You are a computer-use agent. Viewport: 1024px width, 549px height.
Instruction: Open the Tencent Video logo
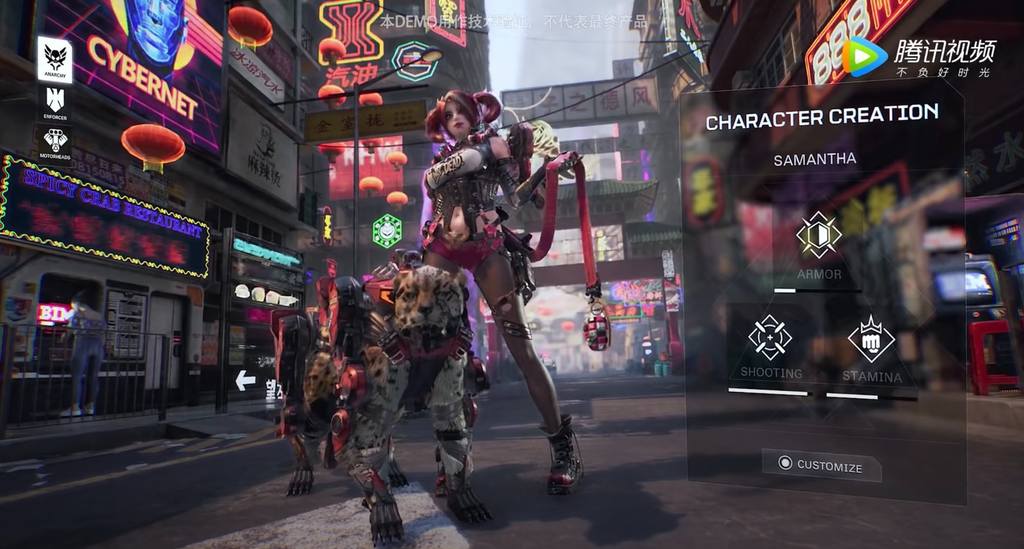919,56
